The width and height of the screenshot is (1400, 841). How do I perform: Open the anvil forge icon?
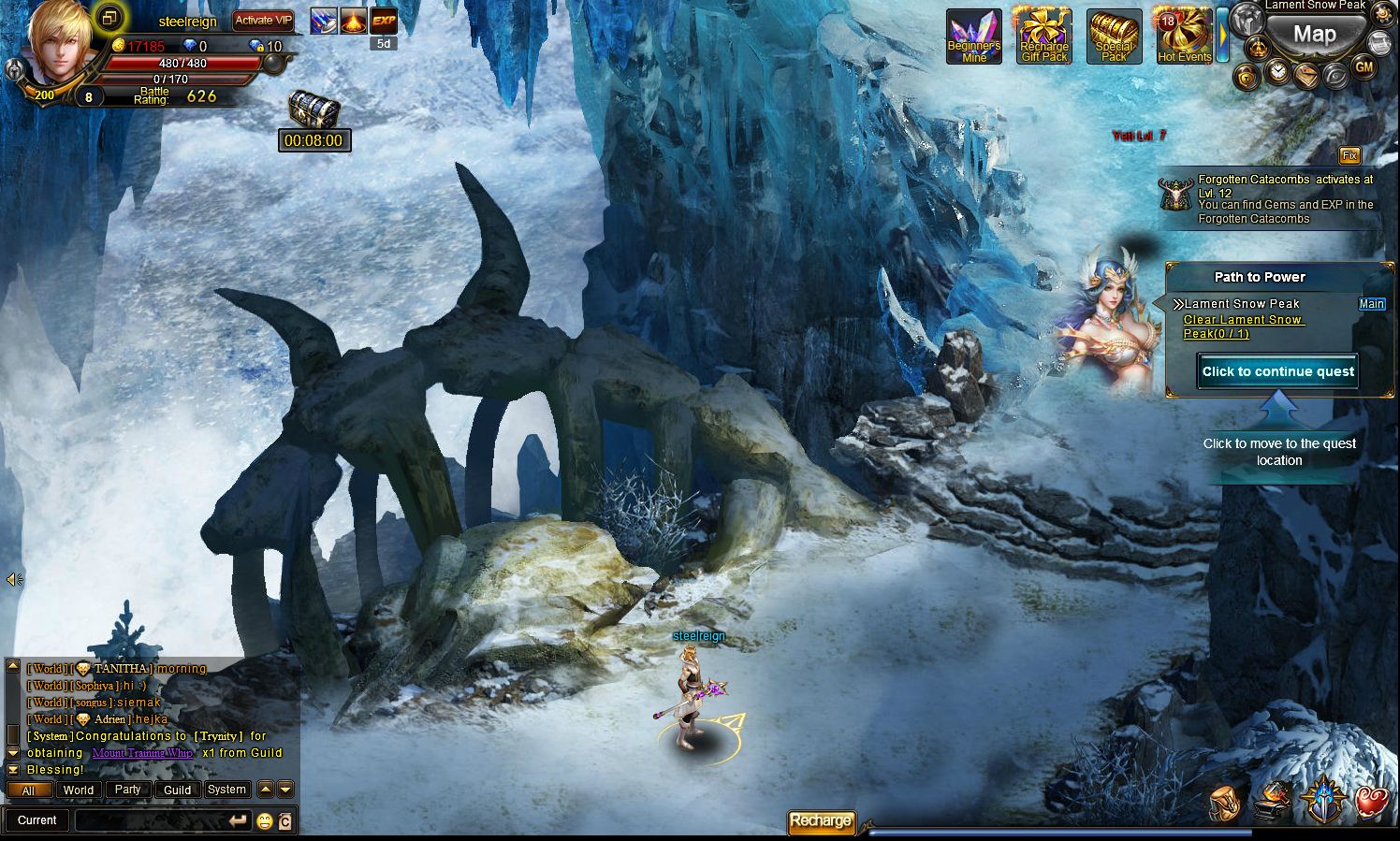[1273, 802]
